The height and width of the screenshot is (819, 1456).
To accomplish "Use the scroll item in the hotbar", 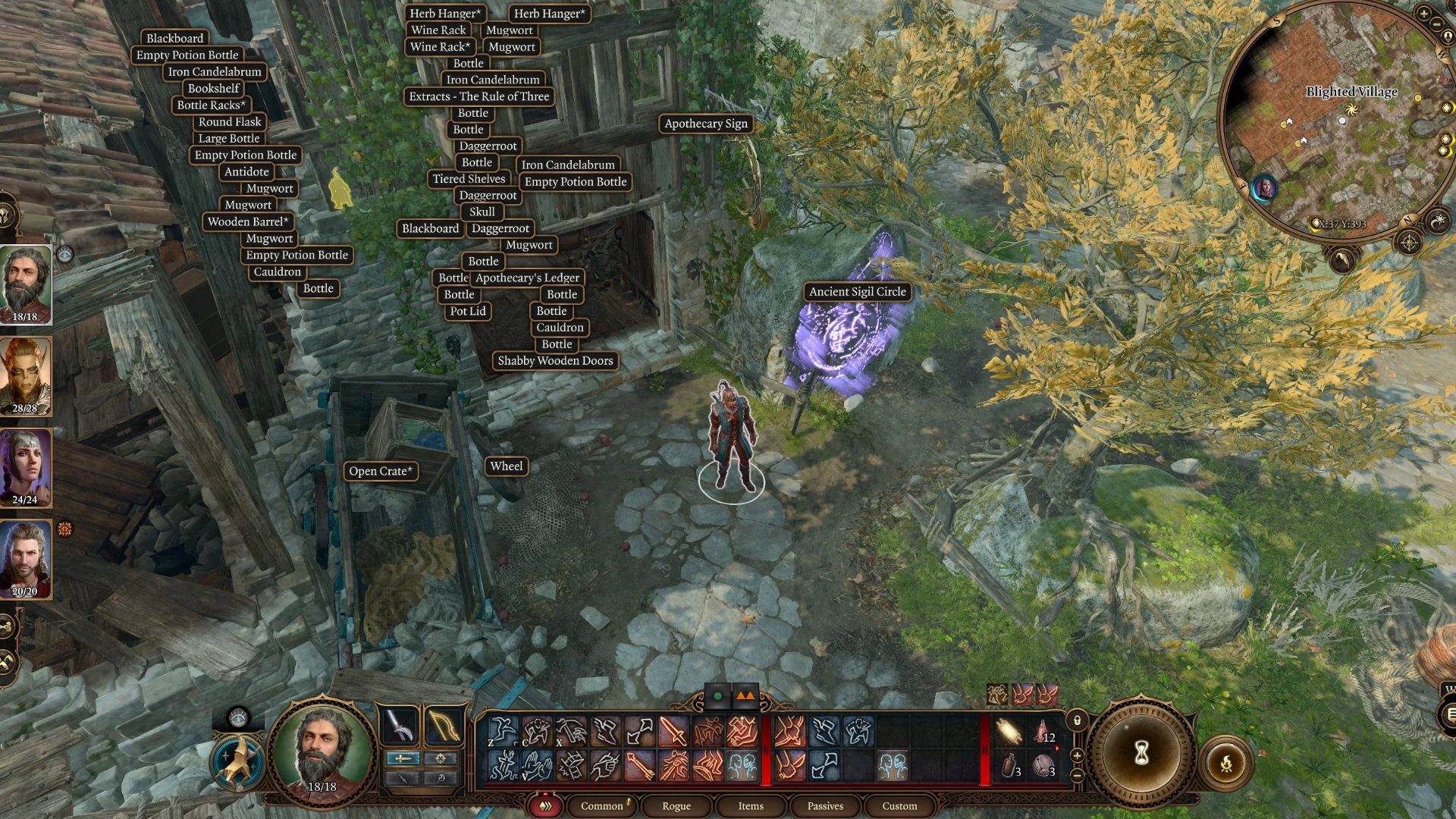I will (x=1009, y=733).
